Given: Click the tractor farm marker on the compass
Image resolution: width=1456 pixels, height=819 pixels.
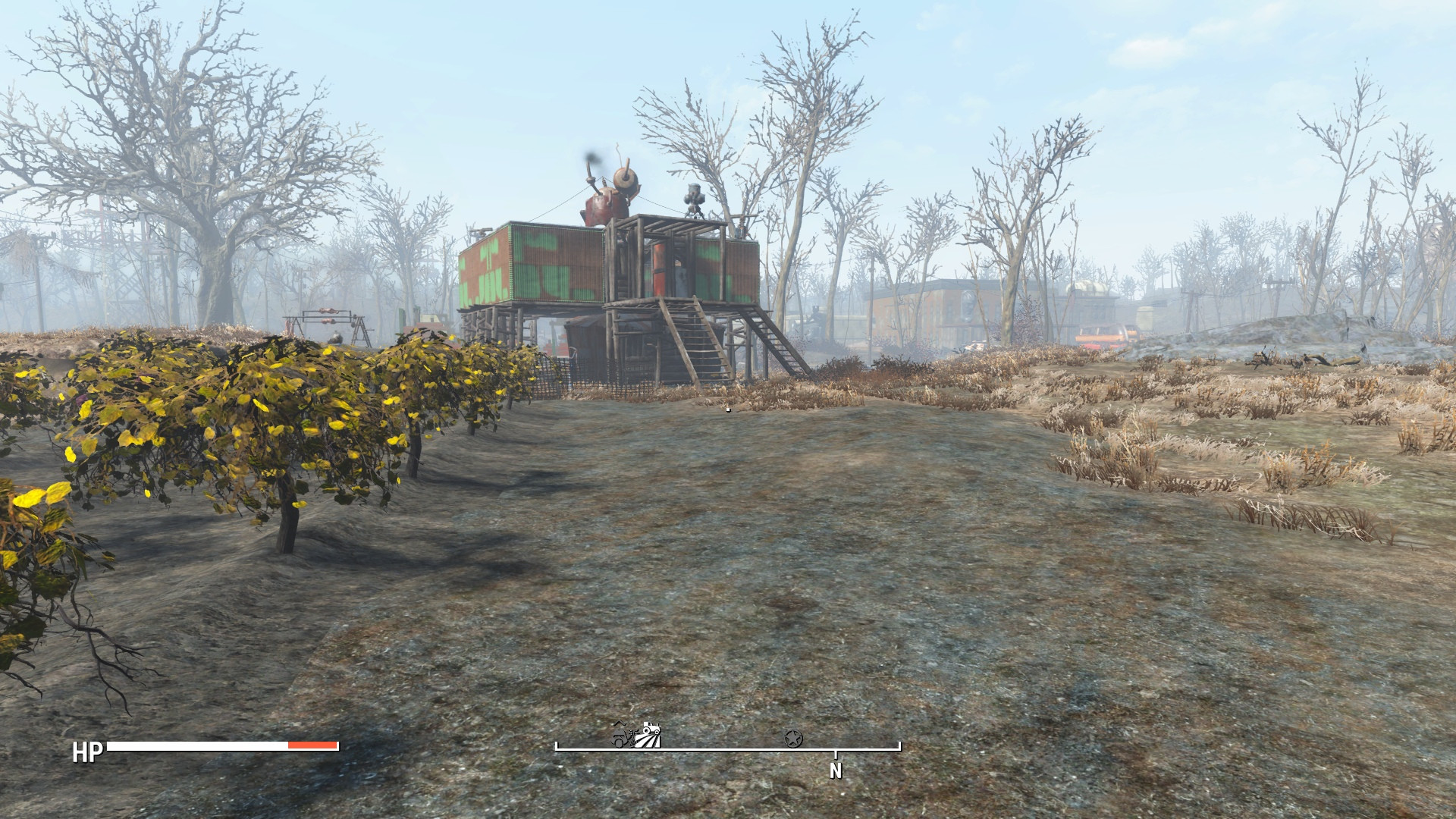Looking at the screenshot, I should click(x=651, y=735).
